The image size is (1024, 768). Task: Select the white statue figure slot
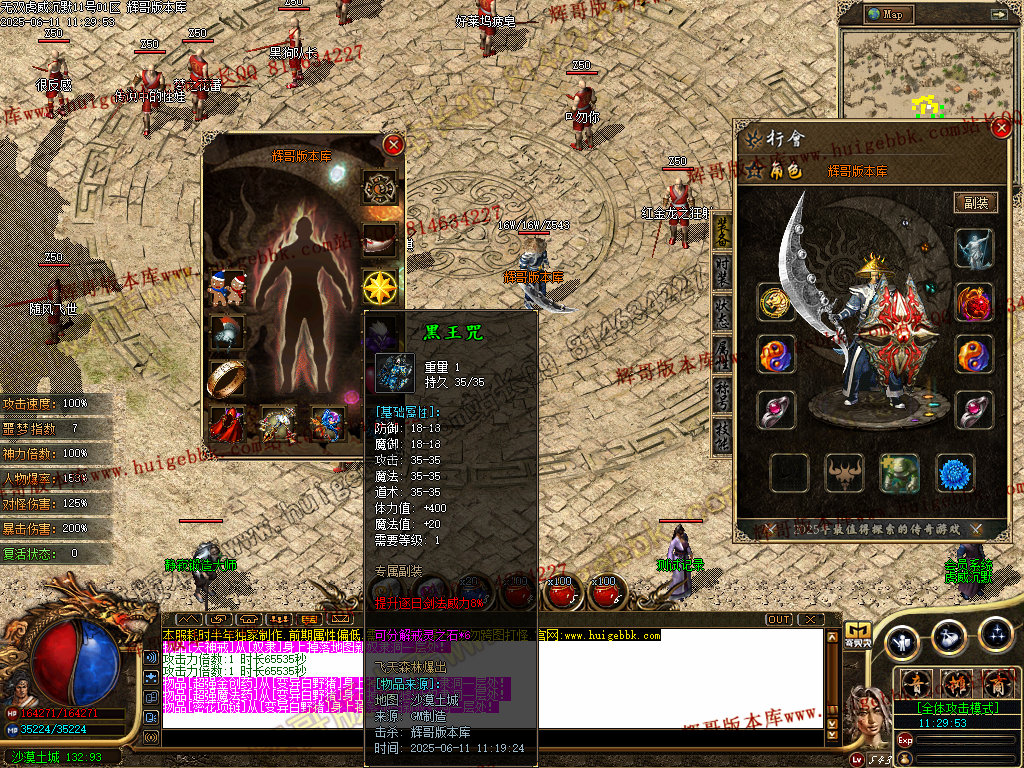[x=974, y=249]
